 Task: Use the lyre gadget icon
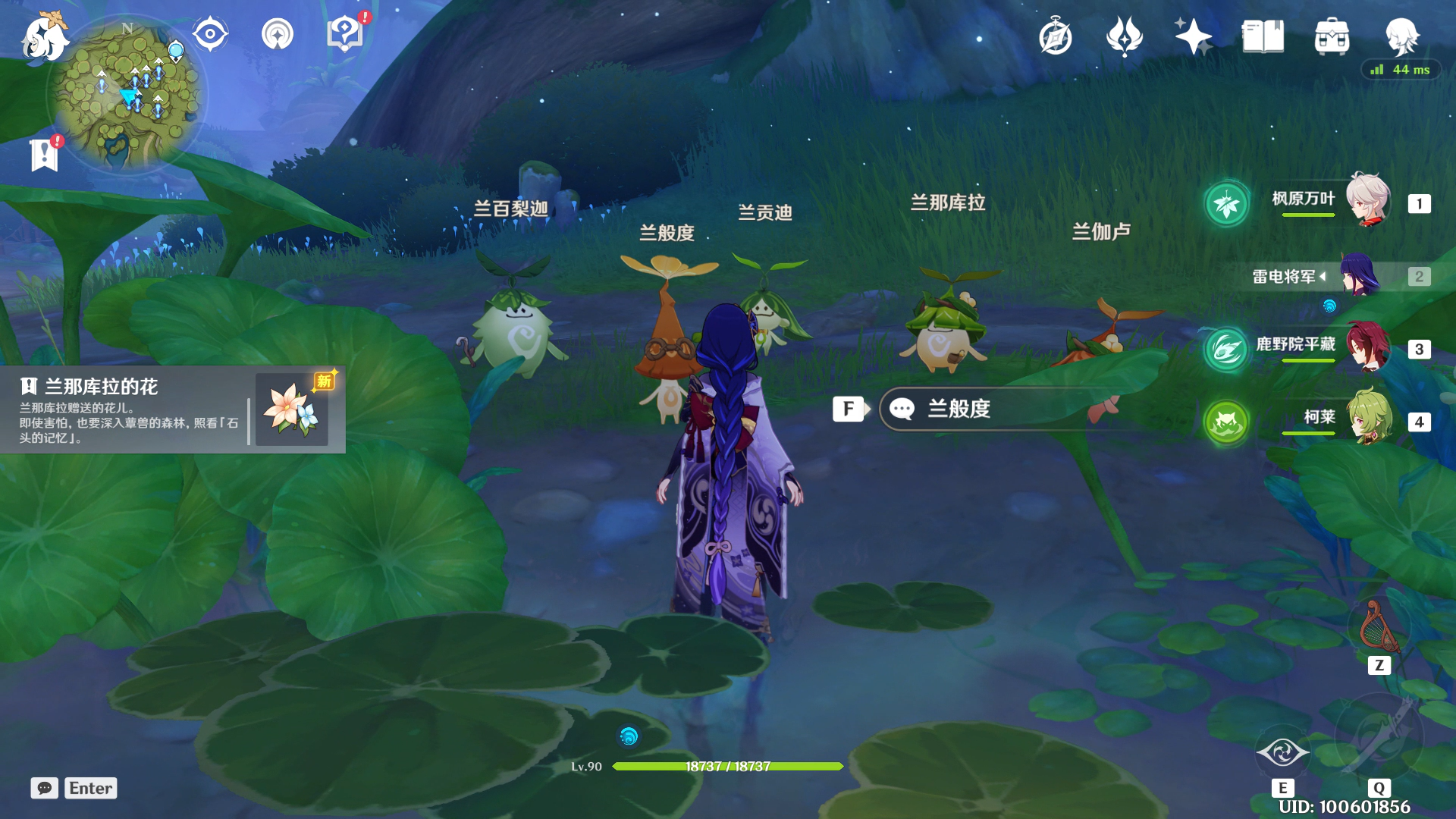(x=1378, y=629)
